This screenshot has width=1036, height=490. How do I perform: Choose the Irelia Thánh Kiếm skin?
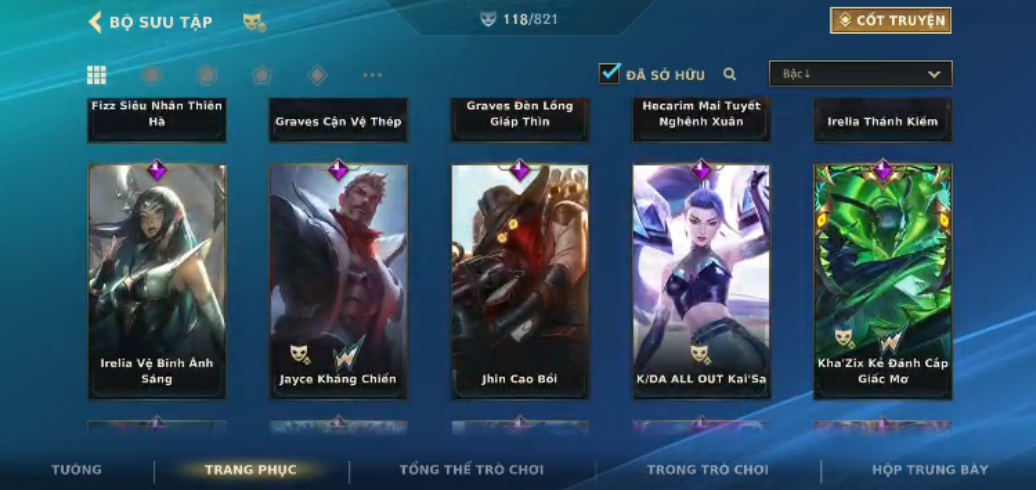click(x=883, y=120)
